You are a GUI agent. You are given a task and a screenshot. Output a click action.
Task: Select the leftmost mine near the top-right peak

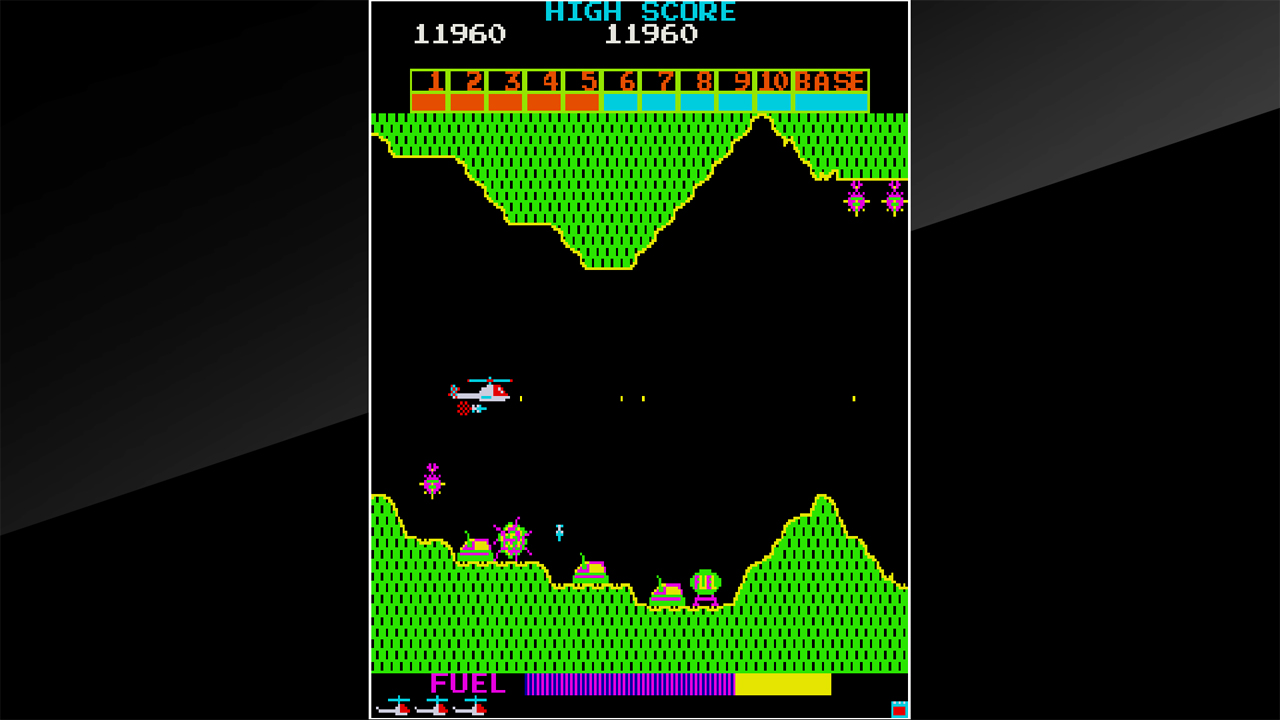(855, 202)
